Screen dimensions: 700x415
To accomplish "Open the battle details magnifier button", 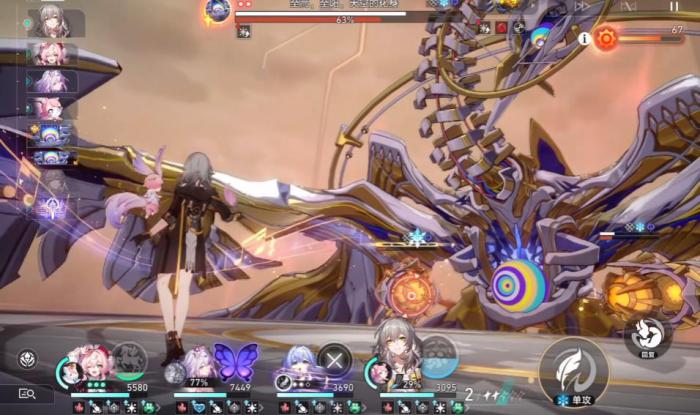I will [x=28, y=394].
